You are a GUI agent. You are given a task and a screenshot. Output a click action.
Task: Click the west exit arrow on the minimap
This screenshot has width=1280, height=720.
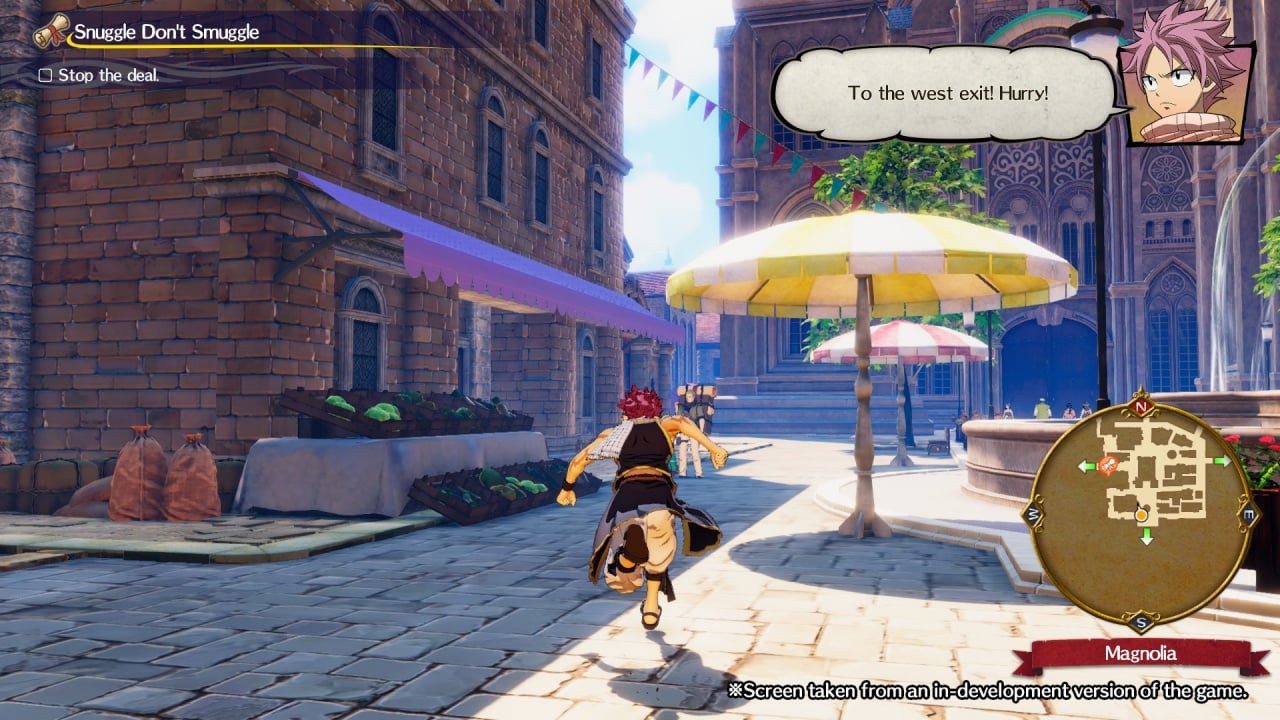[x=1087, y=466]
